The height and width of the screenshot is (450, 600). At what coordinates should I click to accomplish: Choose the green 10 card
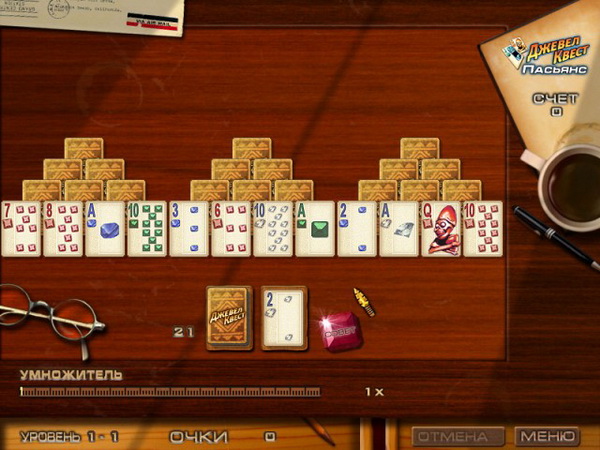[147, 228]
